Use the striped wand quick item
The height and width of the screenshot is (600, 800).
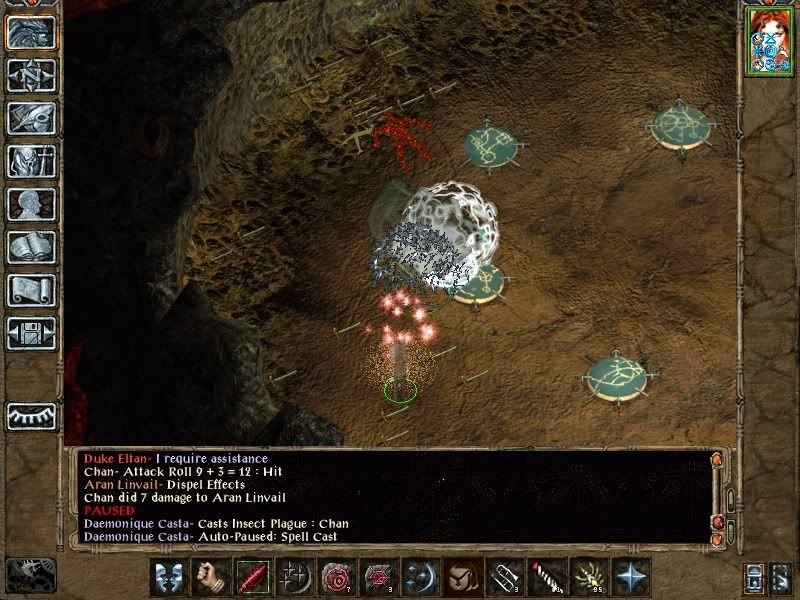(545, 577)
